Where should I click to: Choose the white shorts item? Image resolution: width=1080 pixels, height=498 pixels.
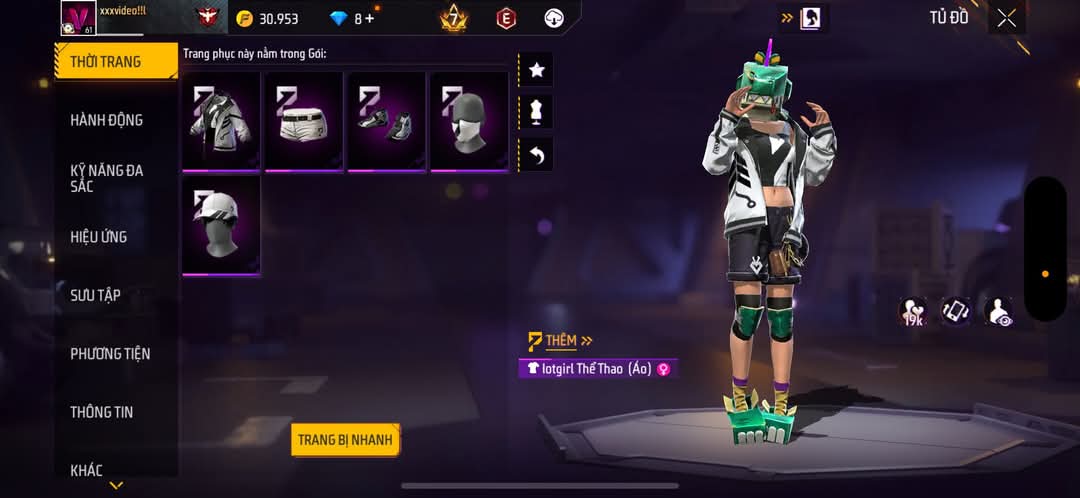[x=304, y=121]
